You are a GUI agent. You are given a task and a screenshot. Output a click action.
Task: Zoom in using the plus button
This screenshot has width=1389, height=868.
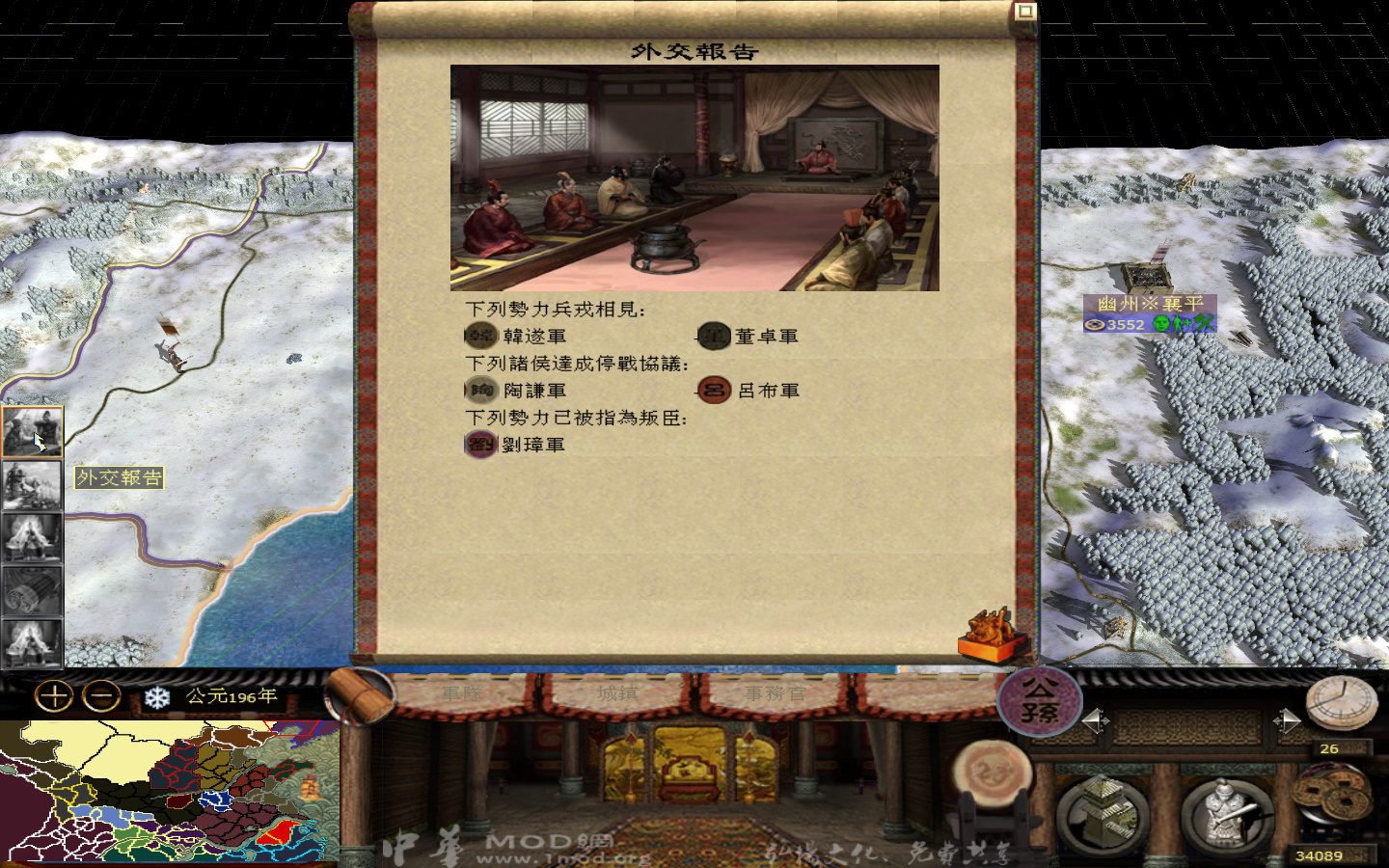click(x=53, y=693)
